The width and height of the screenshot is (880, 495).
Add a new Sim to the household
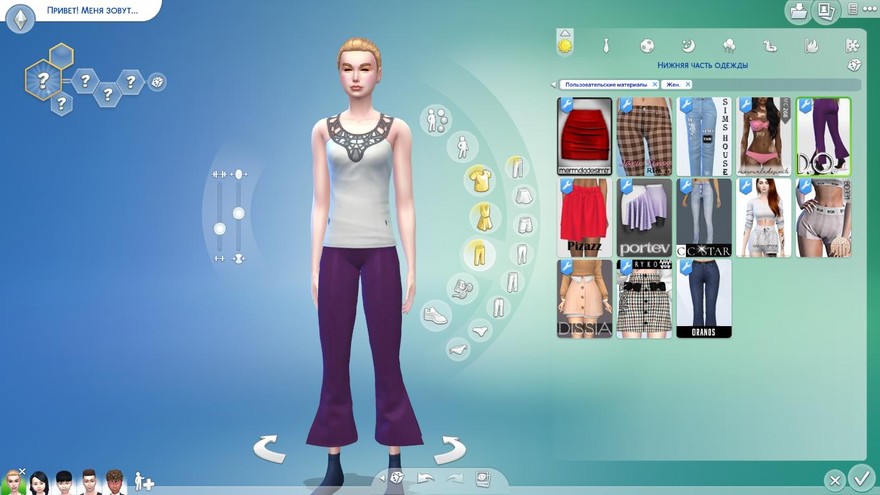pyautogui.click(x=144, y=482)
